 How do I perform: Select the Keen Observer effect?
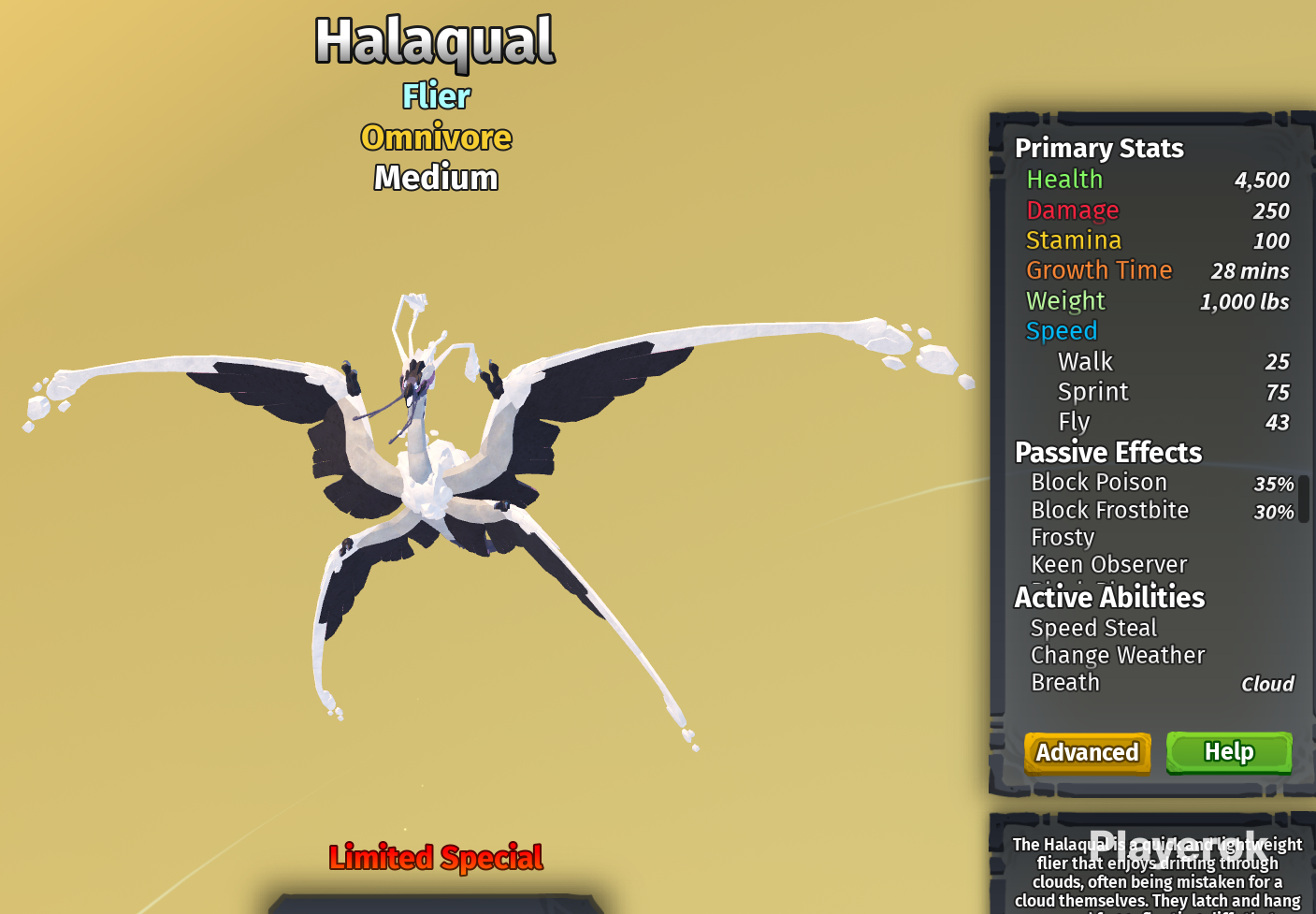coord(1108,564)
